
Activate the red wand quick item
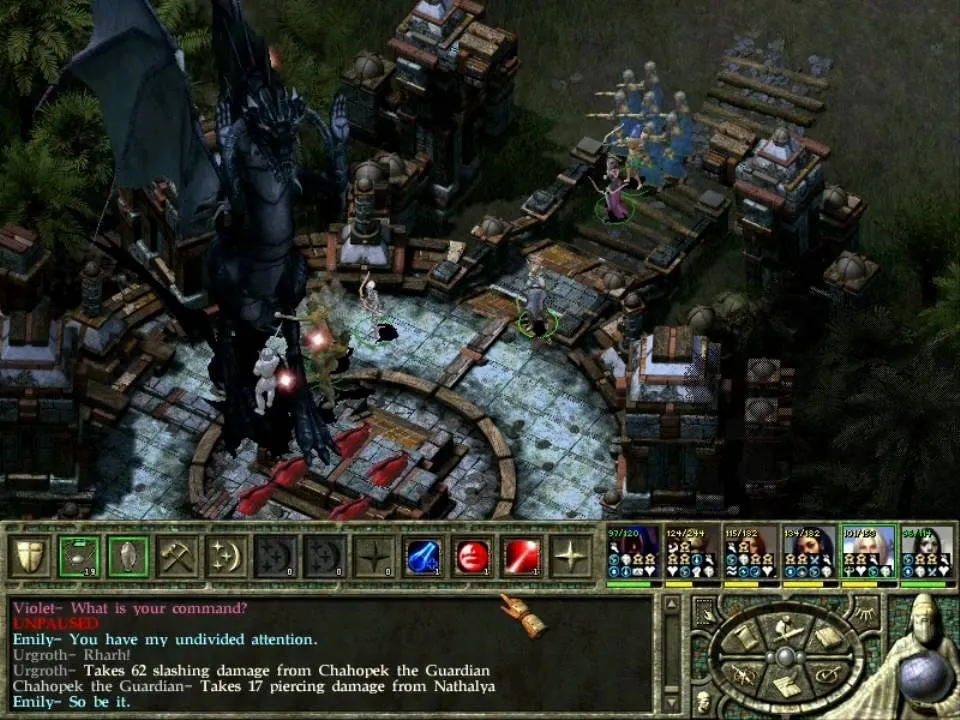click(x=522, y=556)
